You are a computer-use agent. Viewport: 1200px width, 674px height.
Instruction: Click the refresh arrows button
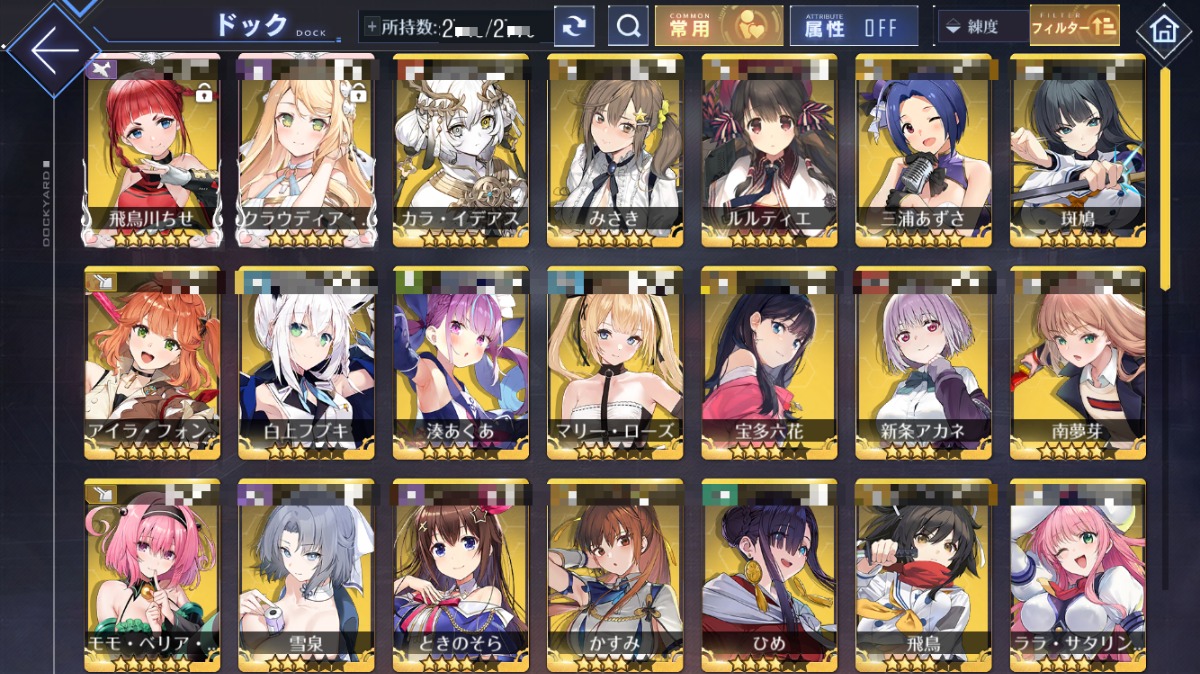[x=574, y=27]
